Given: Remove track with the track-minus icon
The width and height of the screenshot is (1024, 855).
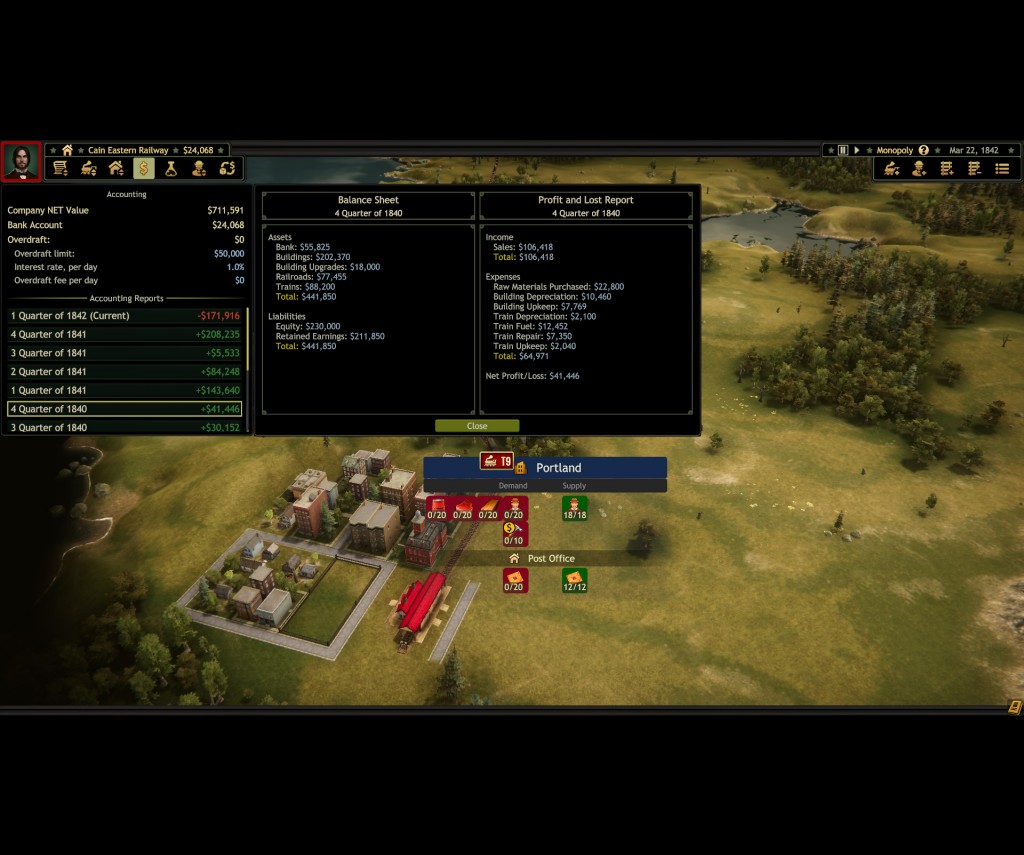Looking at the screenshot, I should (x=974, y=169).
